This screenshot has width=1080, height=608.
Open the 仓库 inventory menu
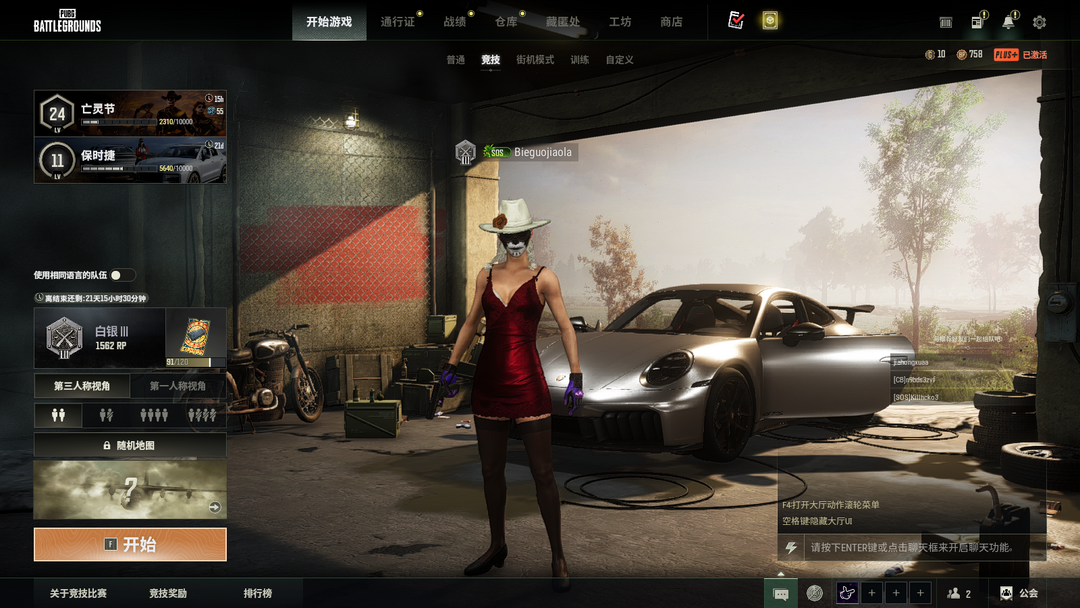(x=506, y=22)
